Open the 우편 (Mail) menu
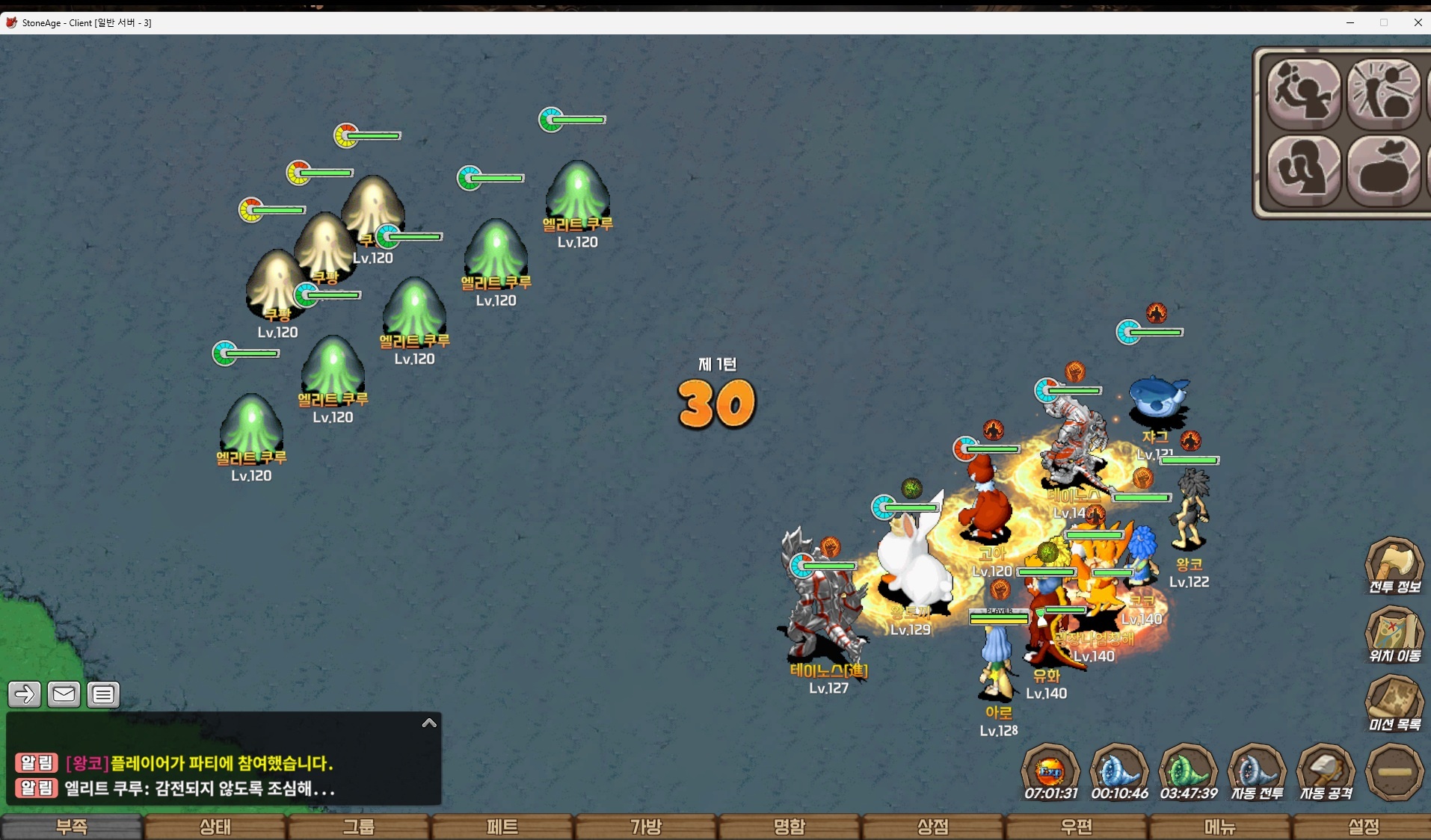Viewport: 1431px width, 840px height. (1077, 827)
